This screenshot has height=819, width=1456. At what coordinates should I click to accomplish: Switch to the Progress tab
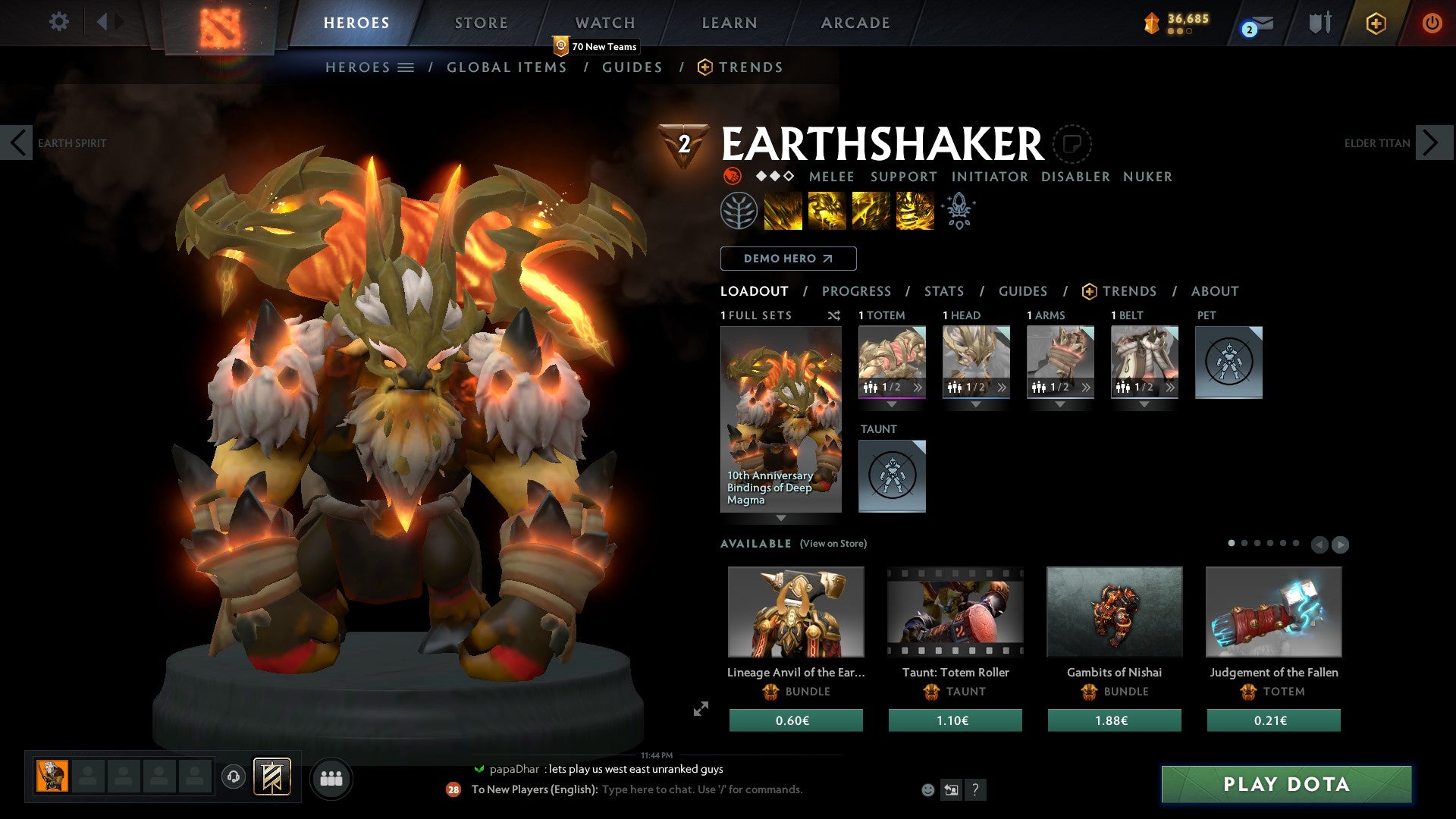pos(857,291)
